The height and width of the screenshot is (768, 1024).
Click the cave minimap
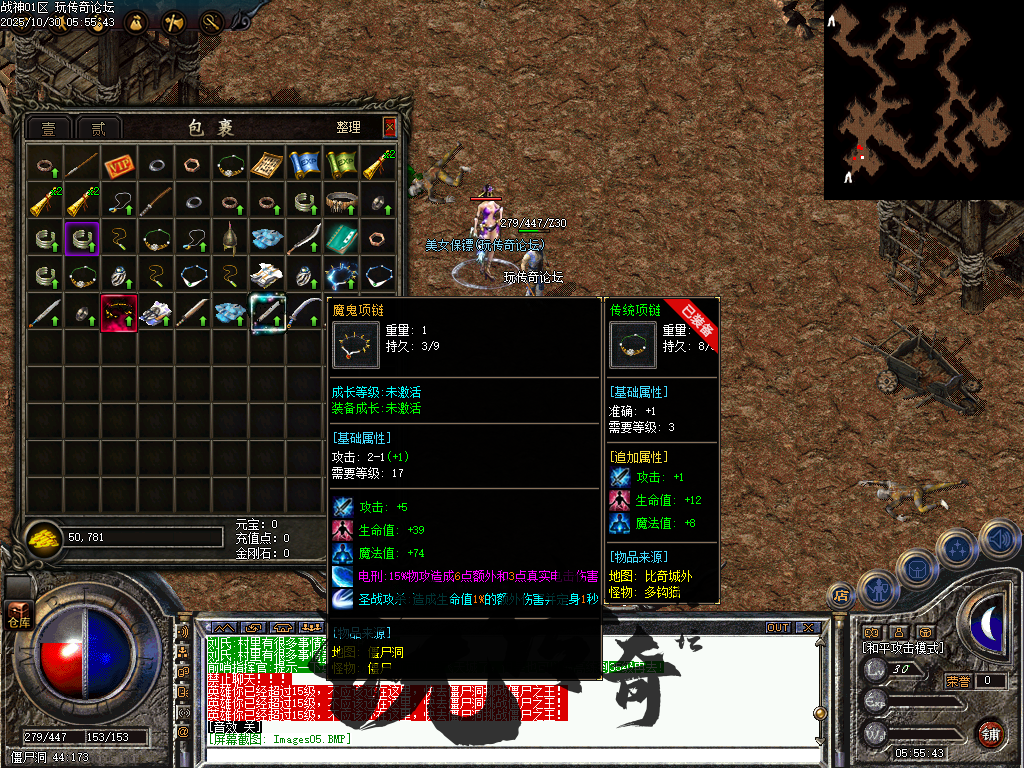908,100
